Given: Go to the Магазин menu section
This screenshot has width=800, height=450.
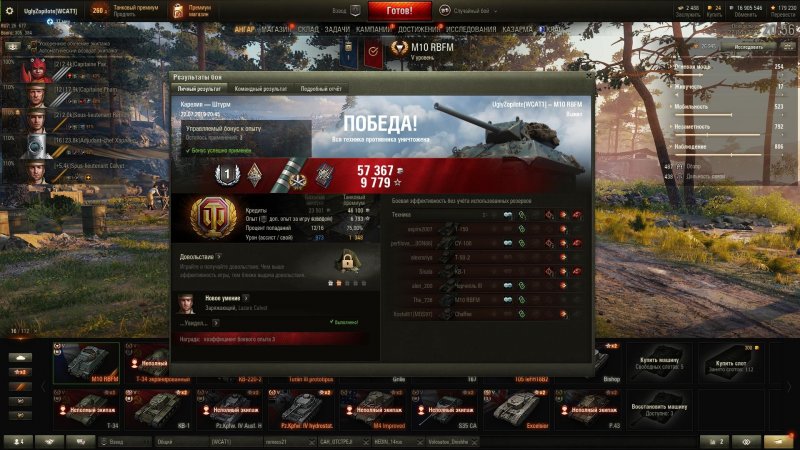Looking at the screenshot, I should click(275, 30).
